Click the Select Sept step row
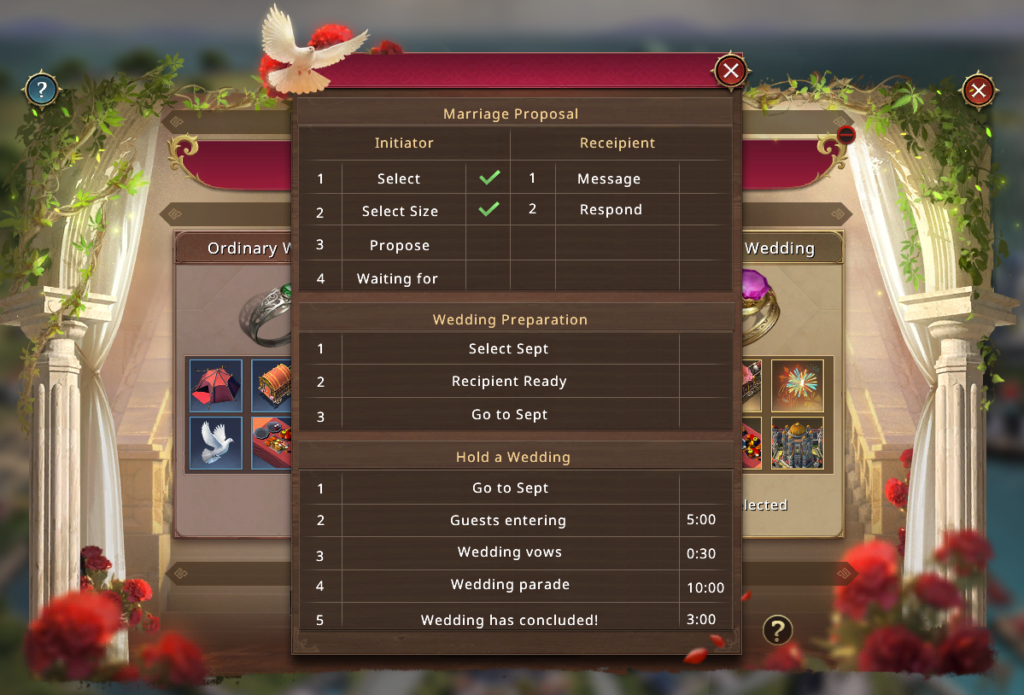Image resolution: width=1024 pixels, height=695 pixels. coord(509,349)
